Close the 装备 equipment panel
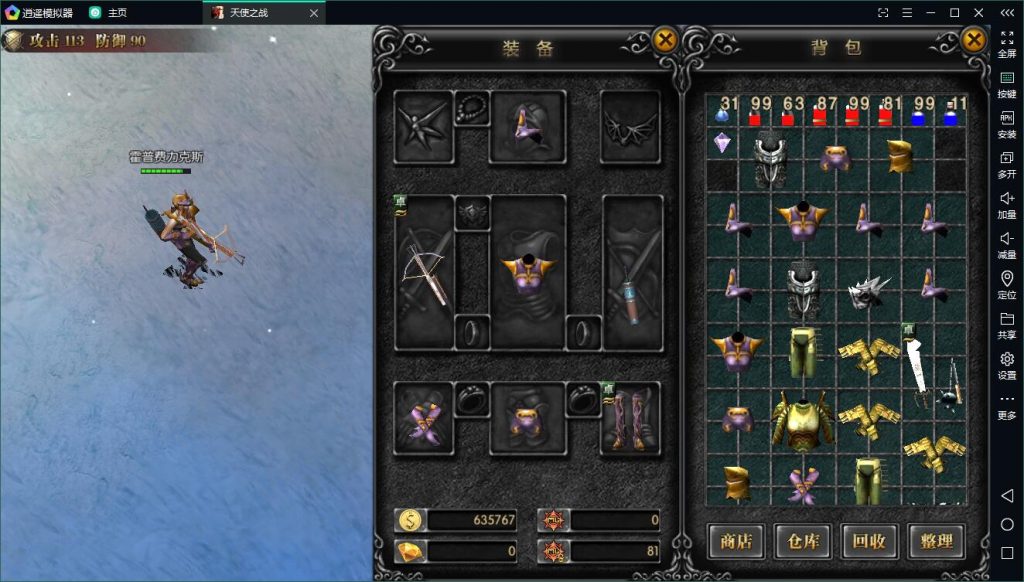The height and width of the screenshot is (582, 1024). point(664,40)
